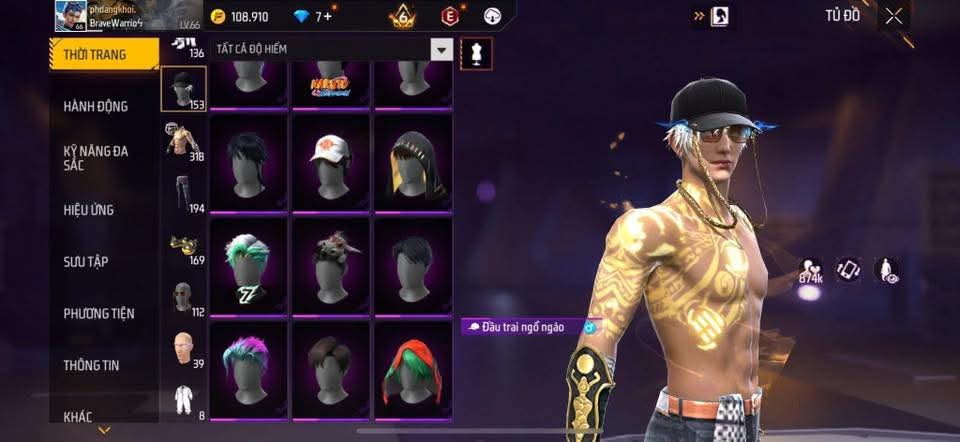Open the Kỹ Năng Đa Sắc tab
Viewport: 960px width, 442px height.
click(x=96, y=158)
